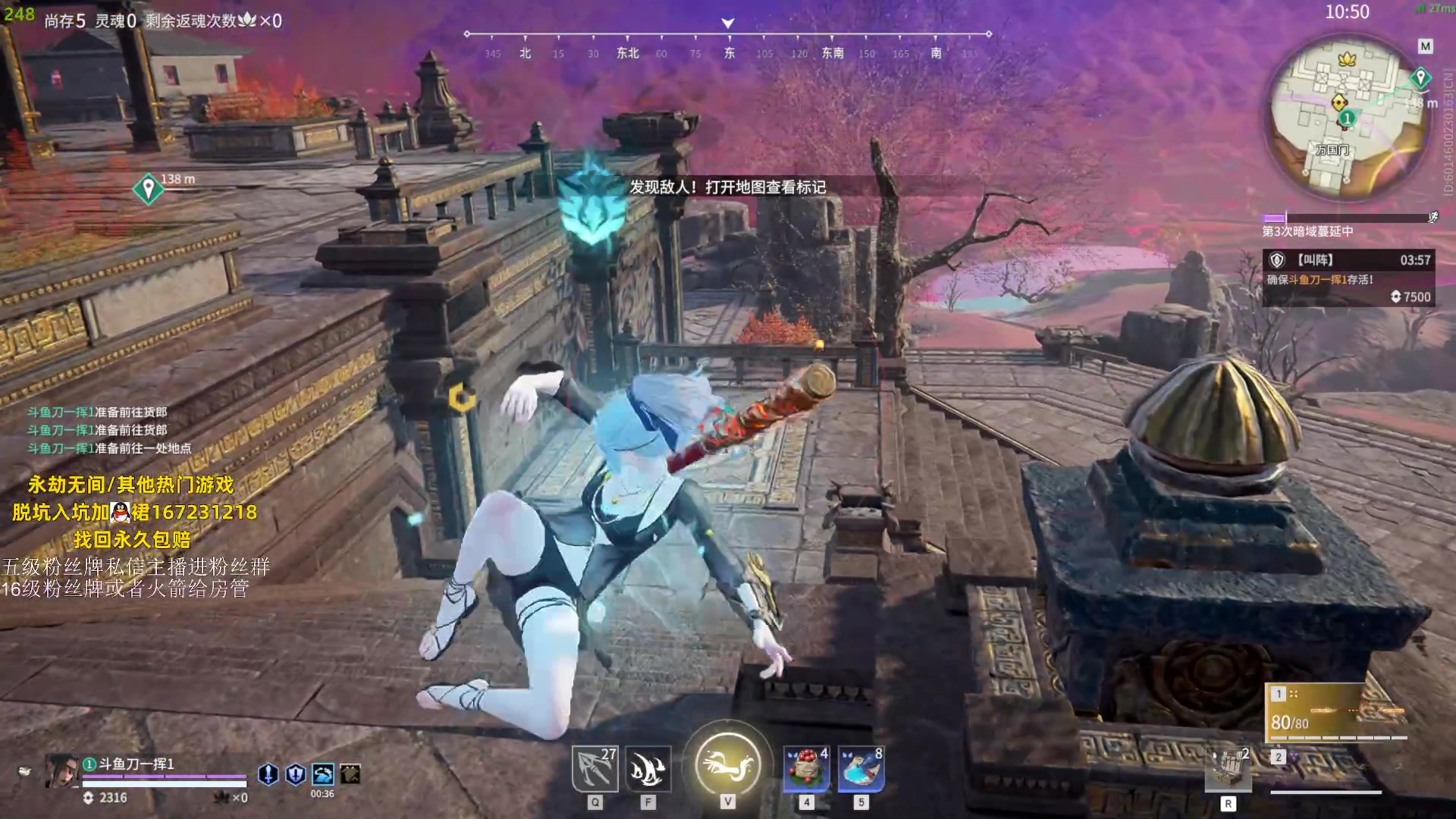Click the green 138 m waypoint marker

(x=149, y=187)
